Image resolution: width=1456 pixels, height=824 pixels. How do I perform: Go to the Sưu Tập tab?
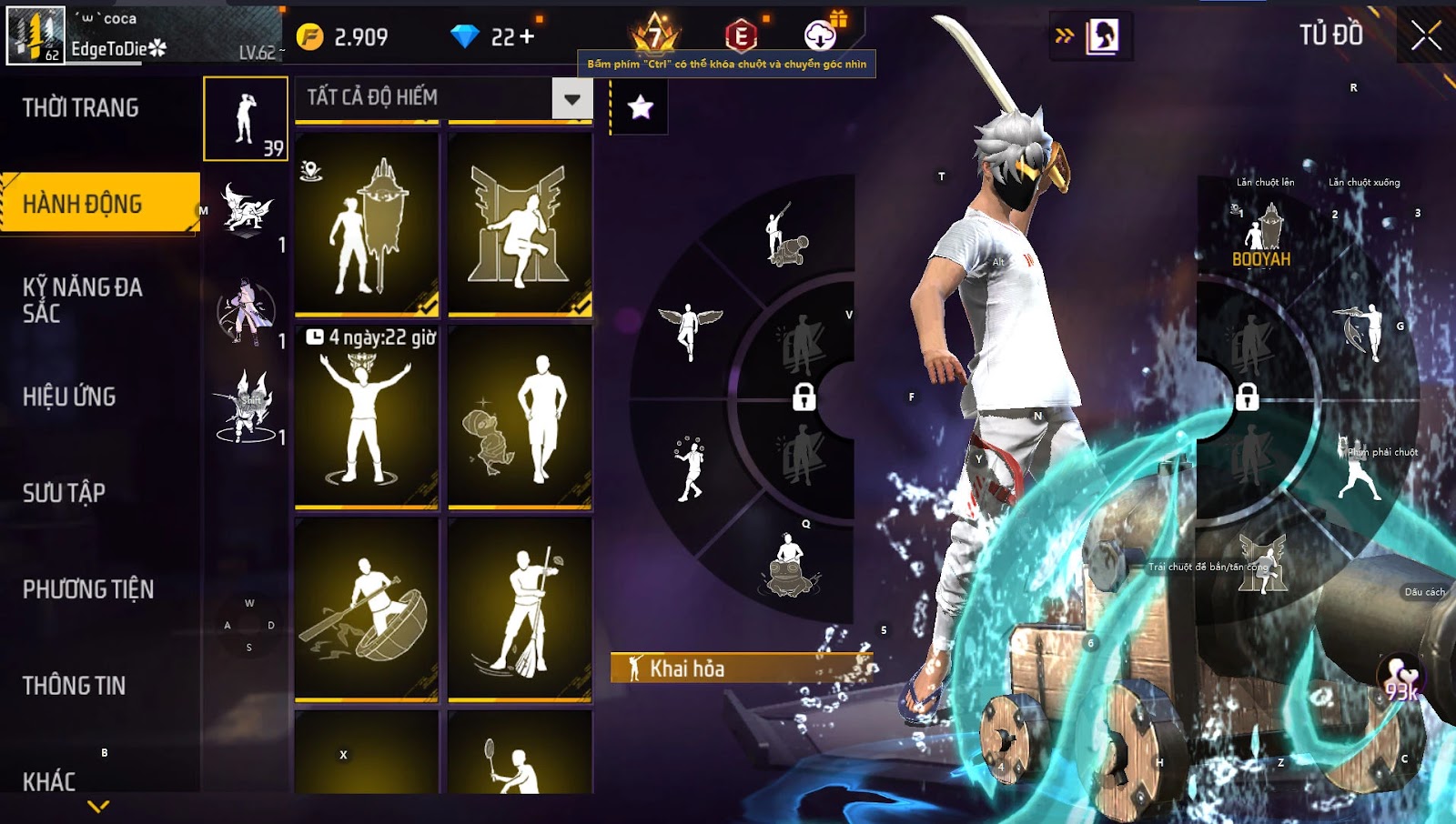[x=64, y=493]
